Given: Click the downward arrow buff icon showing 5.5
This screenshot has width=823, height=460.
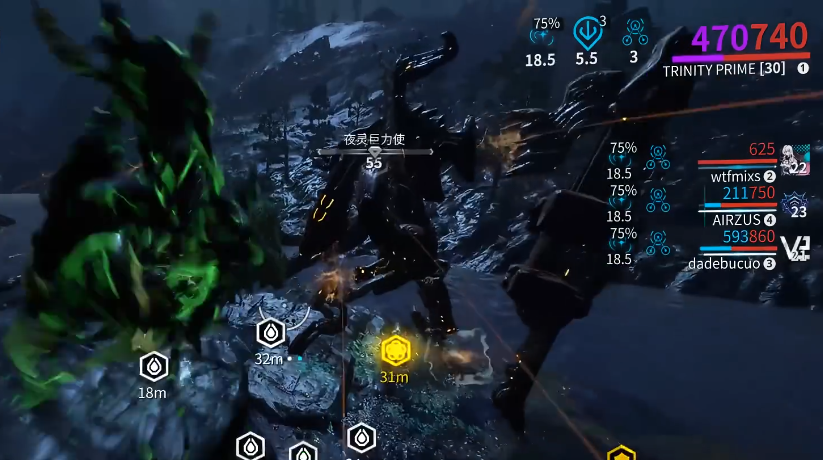Looking at the screenshot, I should tap(587, 33).
